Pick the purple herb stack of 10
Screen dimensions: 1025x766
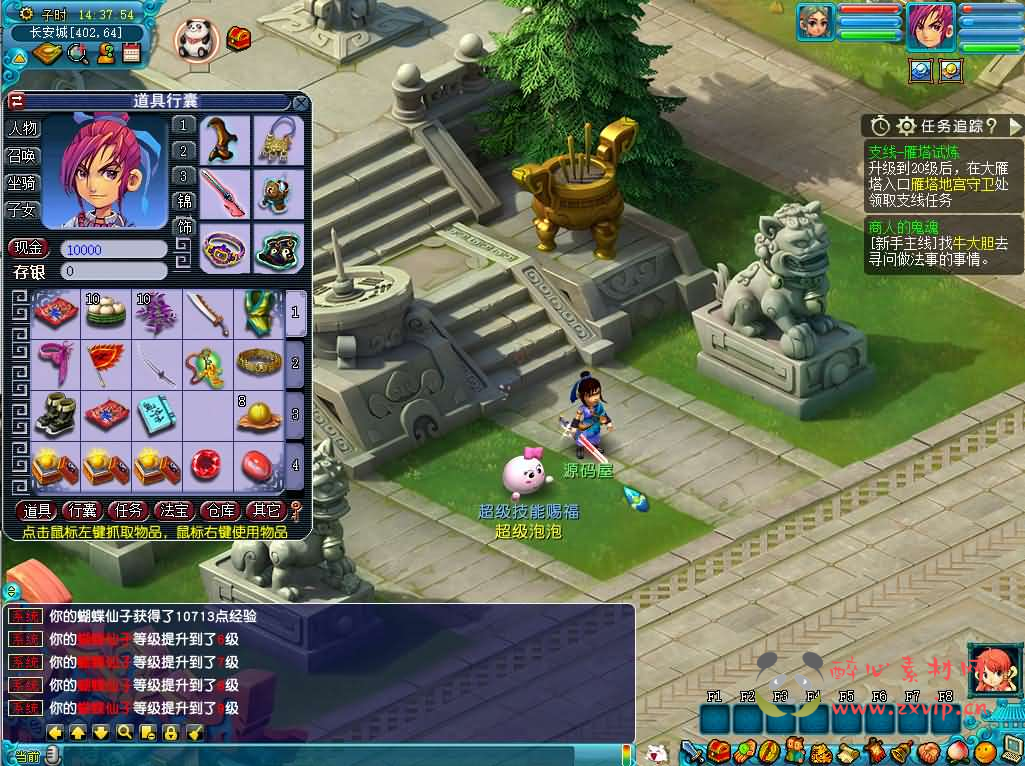(x=157, y=313)
